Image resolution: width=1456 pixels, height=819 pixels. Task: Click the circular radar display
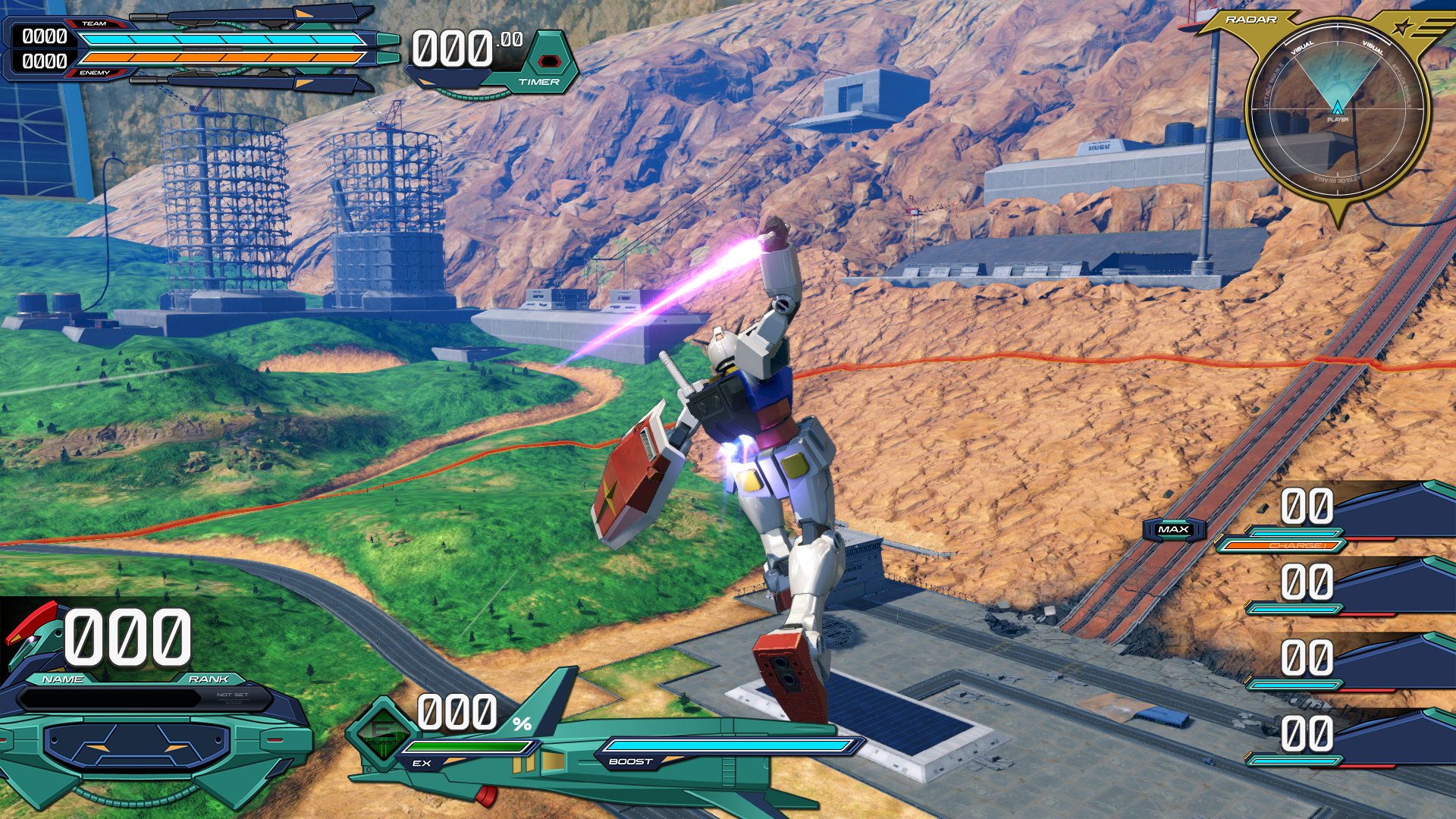[1337, 112]
